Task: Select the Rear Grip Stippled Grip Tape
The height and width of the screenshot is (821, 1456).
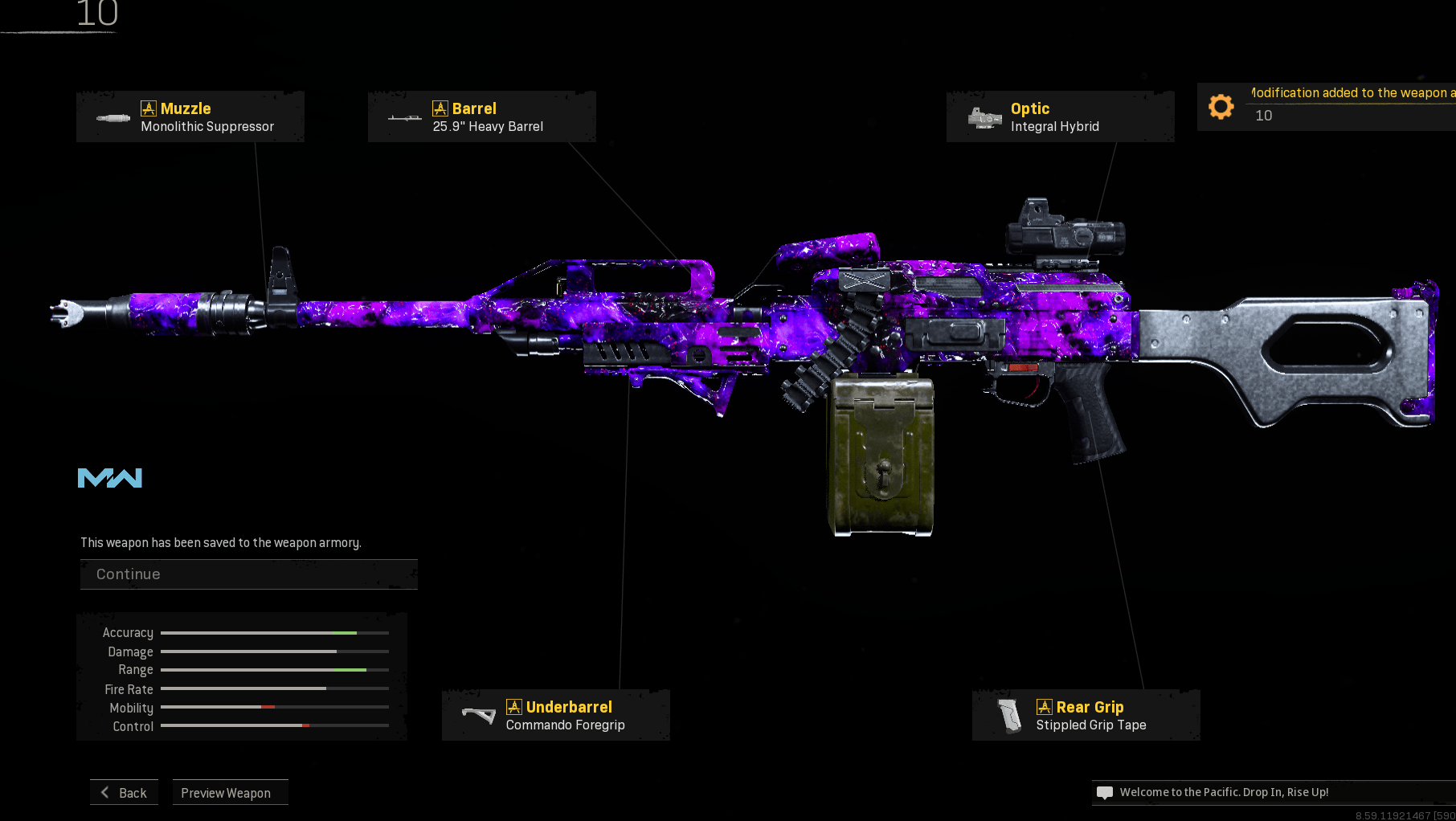Action: (x=1086, y=715)
